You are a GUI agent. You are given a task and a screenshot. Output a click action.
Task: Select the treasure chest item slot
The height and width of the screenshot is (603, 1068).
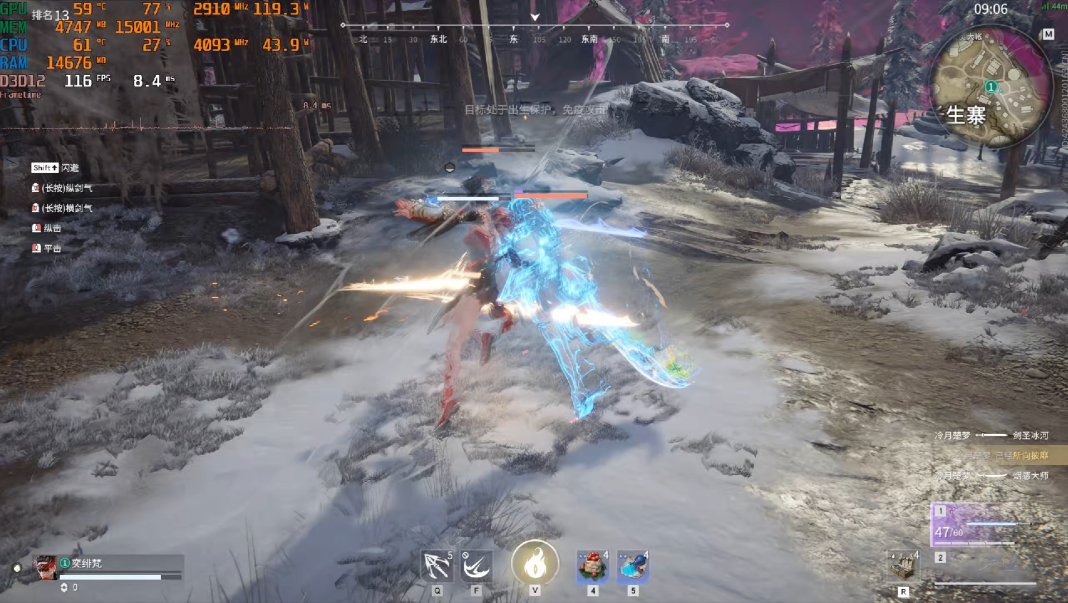coord(903,566)
